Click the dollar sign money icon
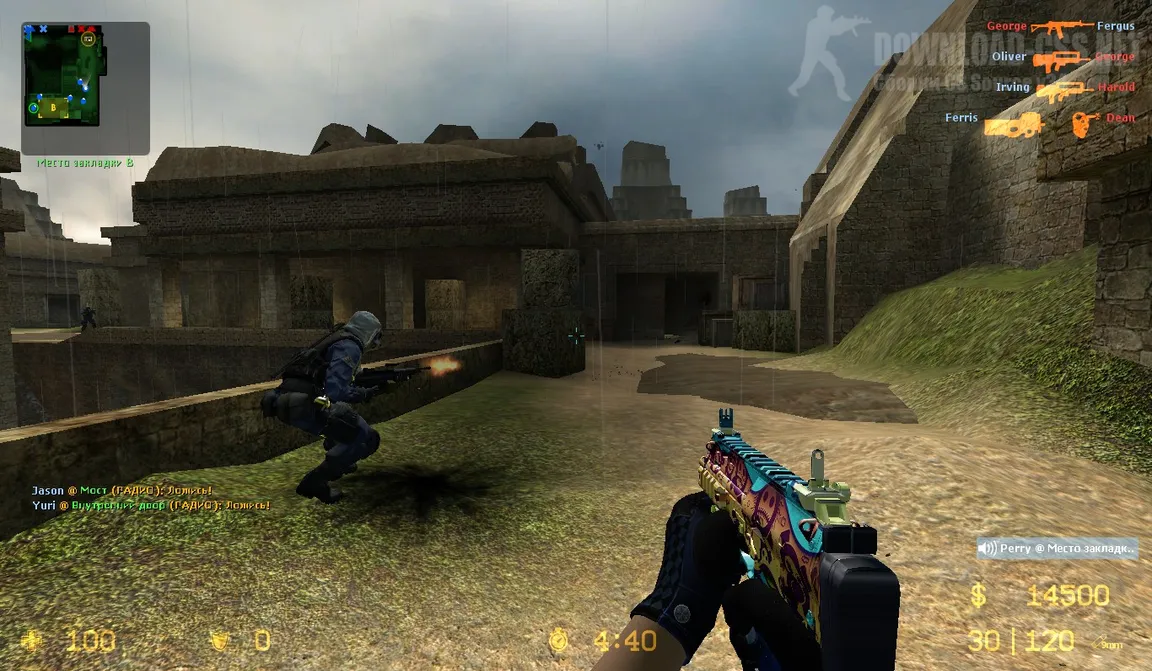Screen dimensions: 1152x671 (x=978, y=597)
